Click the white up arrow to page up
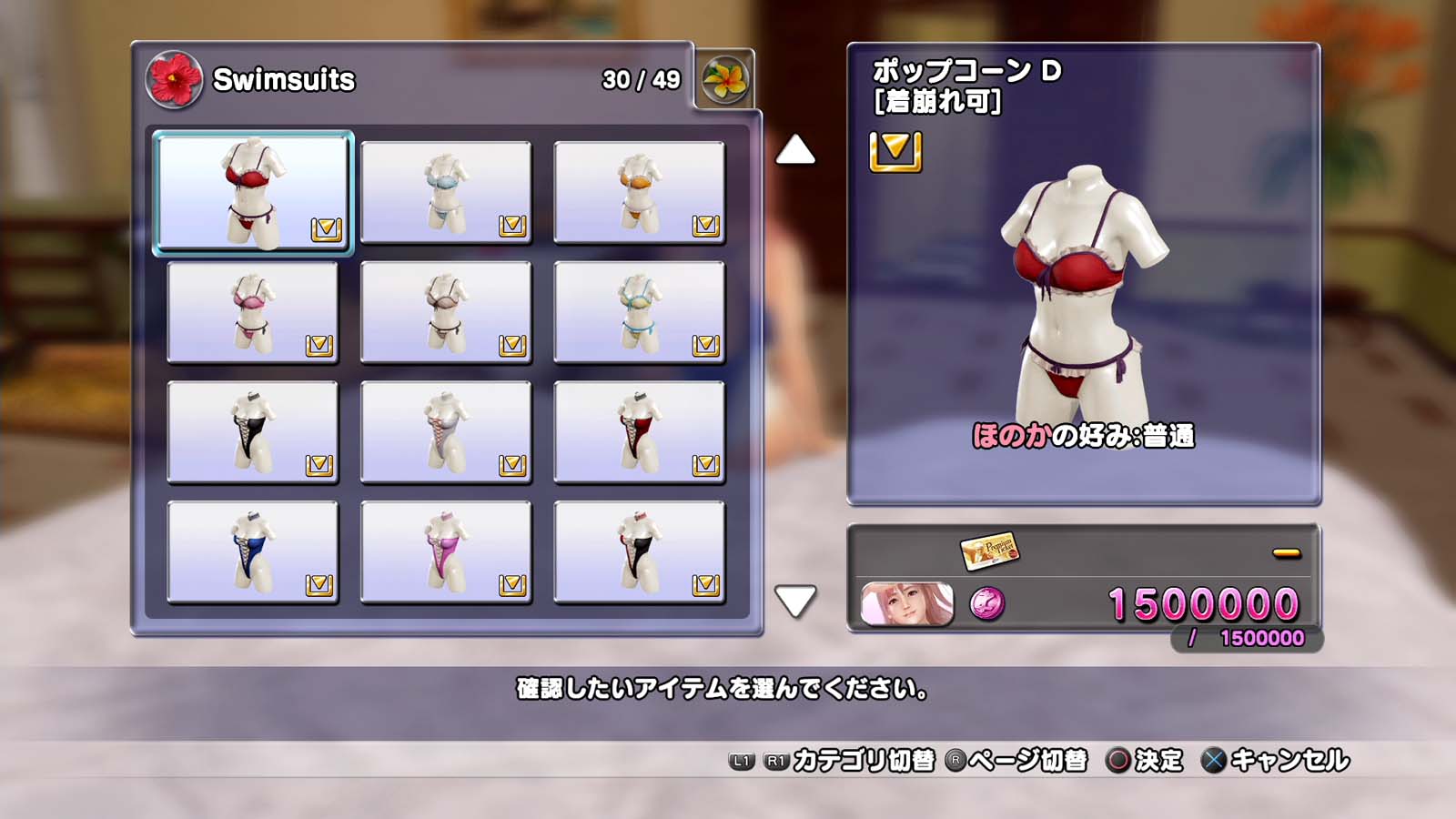 click(795, 150)
